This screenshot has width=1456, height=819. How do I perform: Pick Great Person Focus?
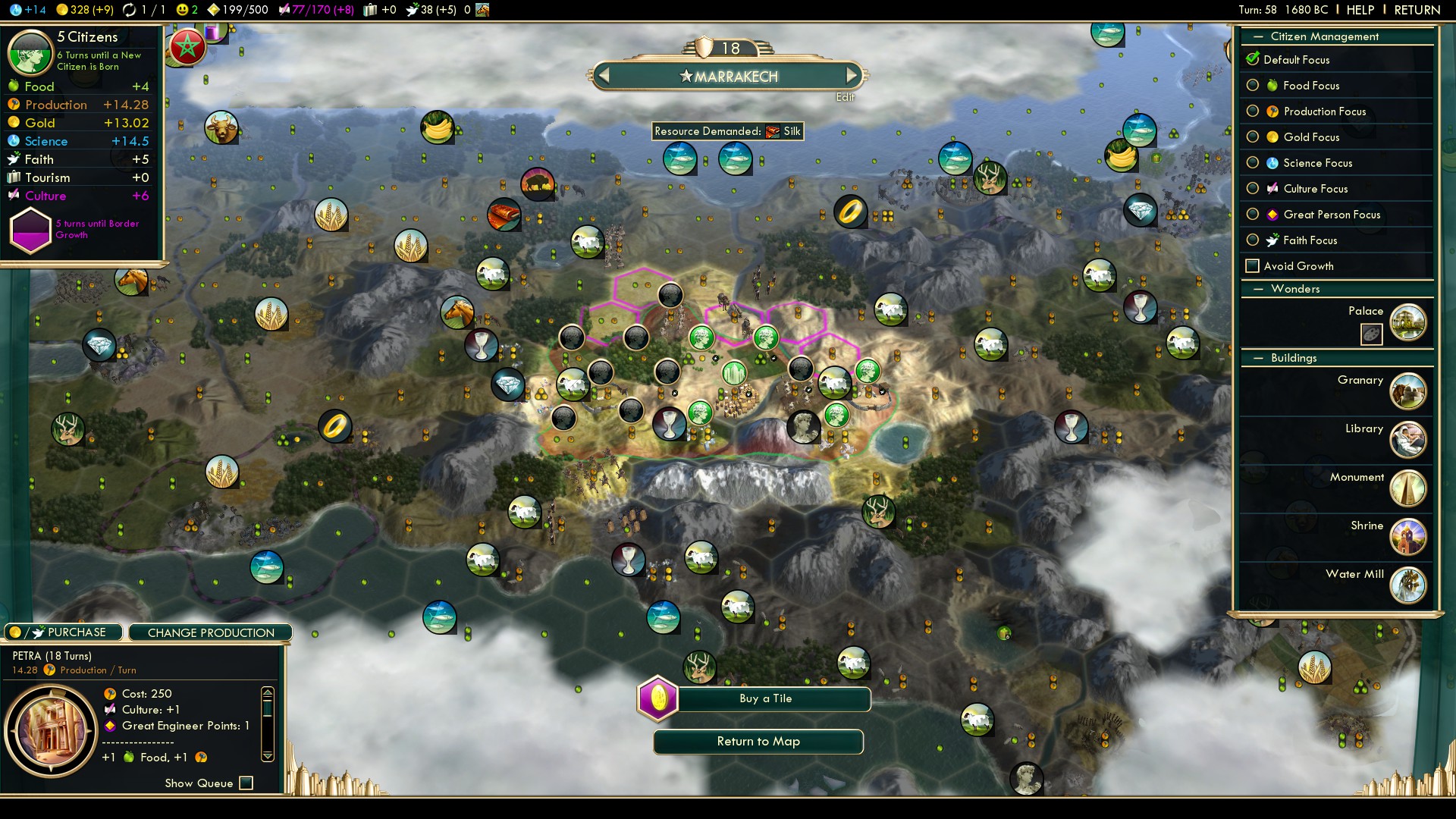click(x=1253, y=215)
